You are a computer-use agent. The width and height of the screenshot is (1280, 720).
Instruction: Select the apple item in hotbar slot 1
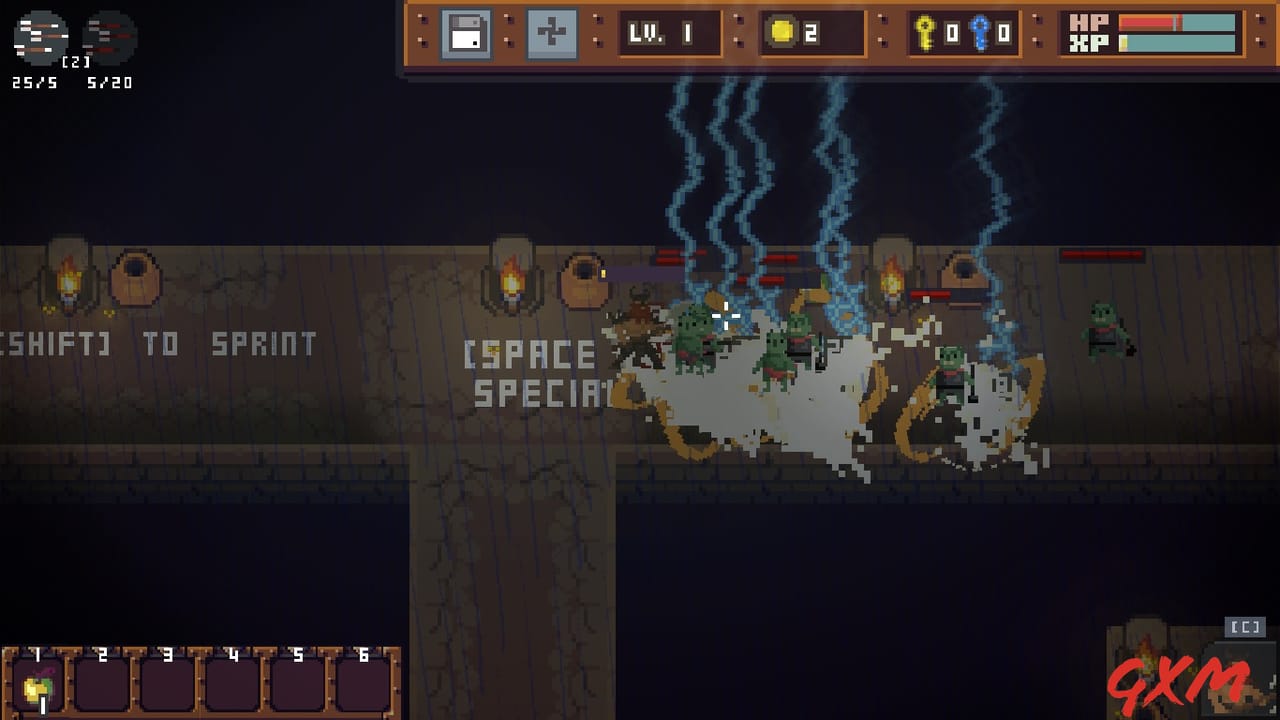[x=36, y=685]
